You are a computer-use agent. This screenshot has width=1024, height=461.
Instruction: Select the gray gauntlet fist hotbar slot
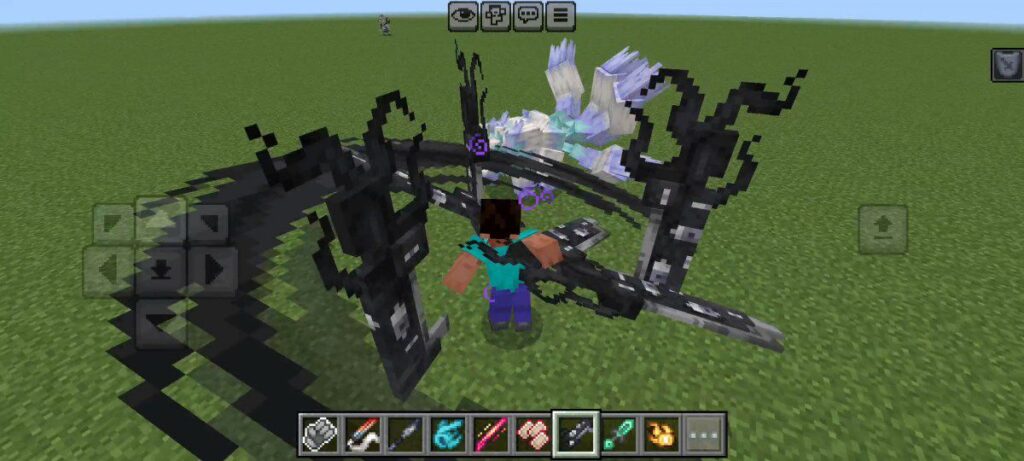[x=319, y=434]
